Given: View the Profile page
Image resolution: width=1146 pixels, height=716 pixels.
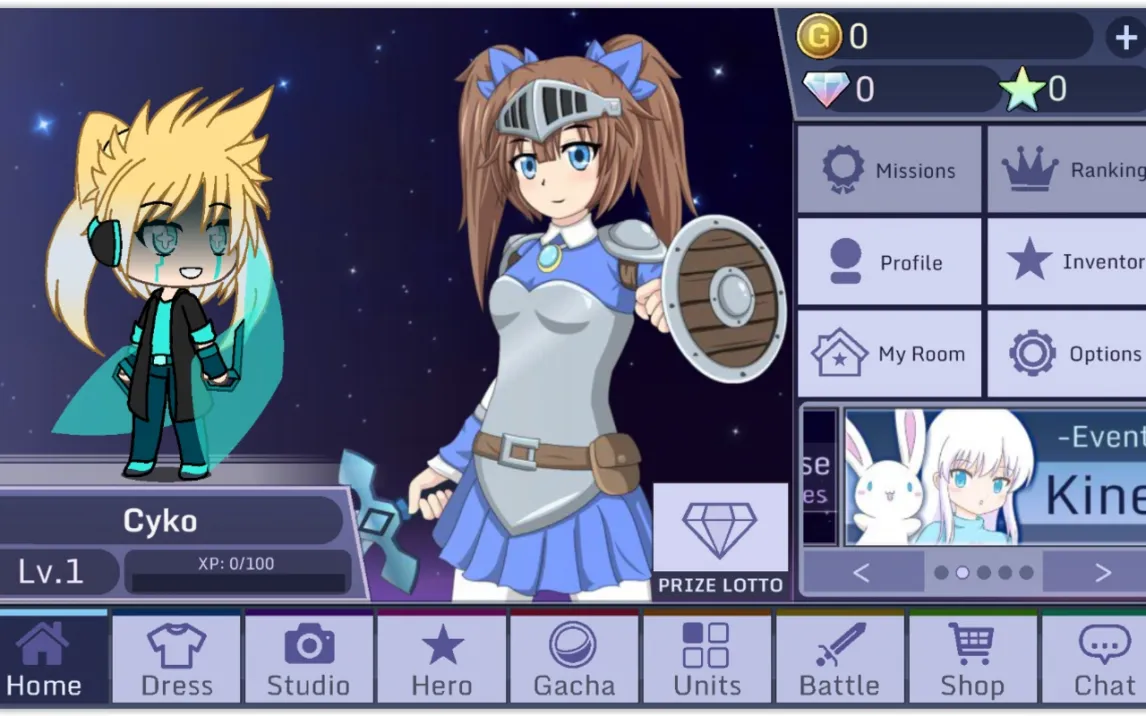Looking at the screenshot, I should [x=889, y=262].
